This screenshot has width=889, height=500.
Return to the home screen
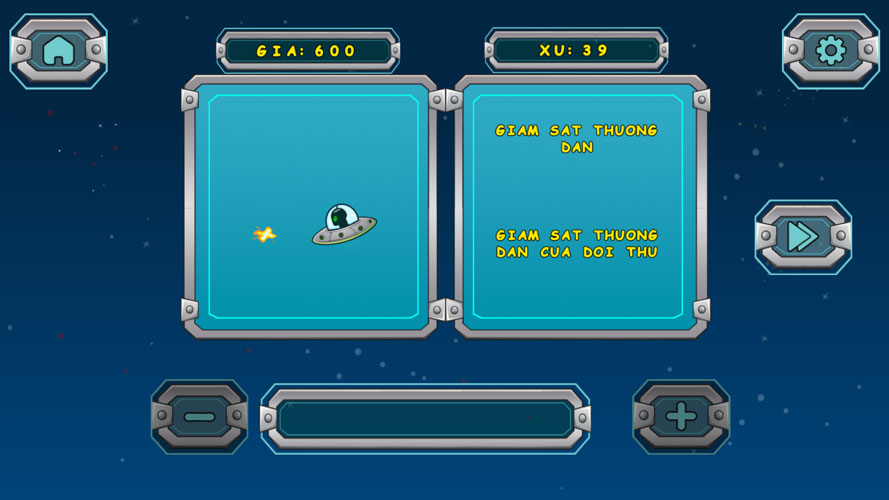58,50
